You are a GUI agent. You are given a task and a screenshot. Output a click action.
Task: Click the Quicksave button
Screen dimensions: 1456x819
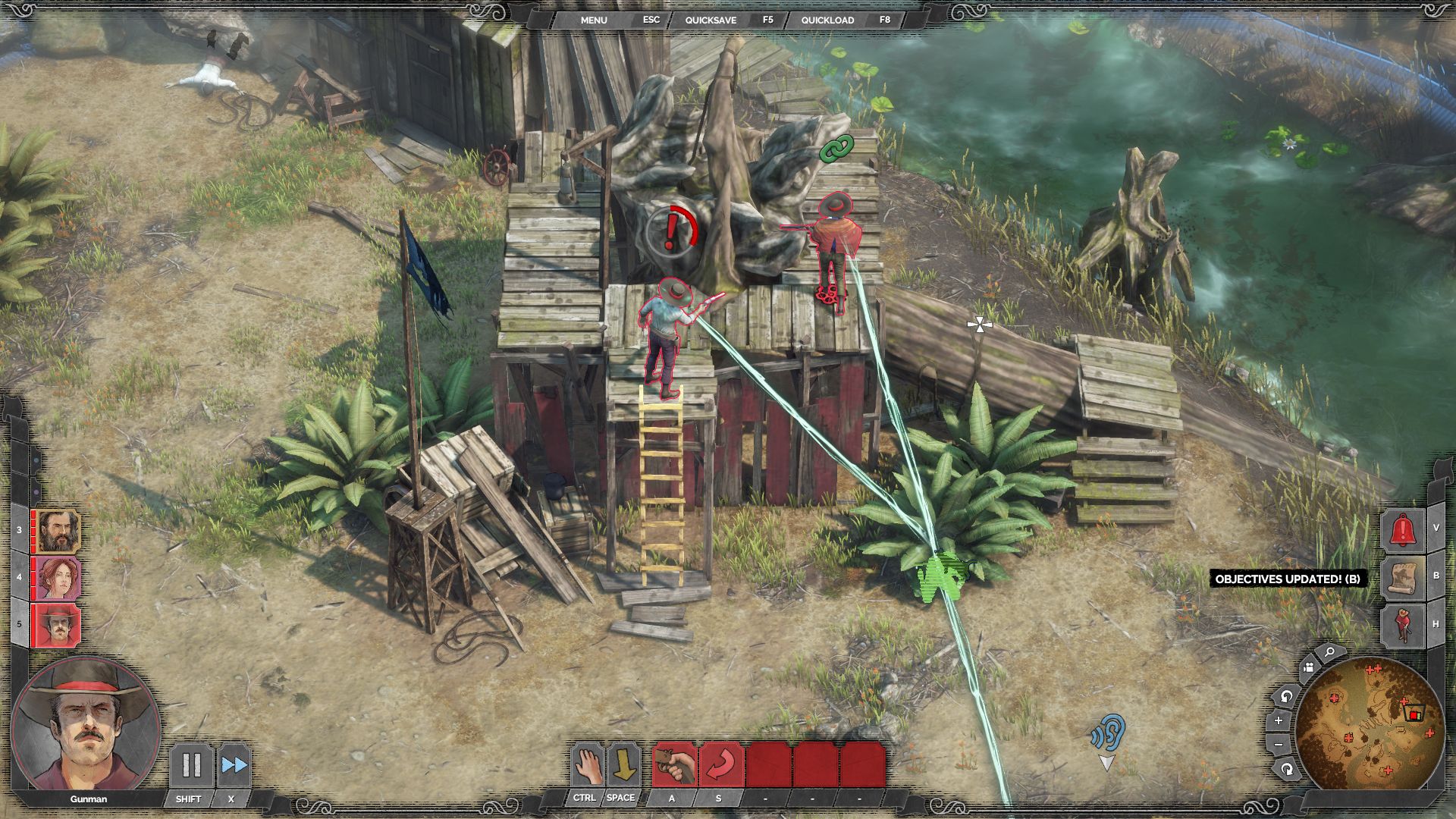tap(711, 20)
